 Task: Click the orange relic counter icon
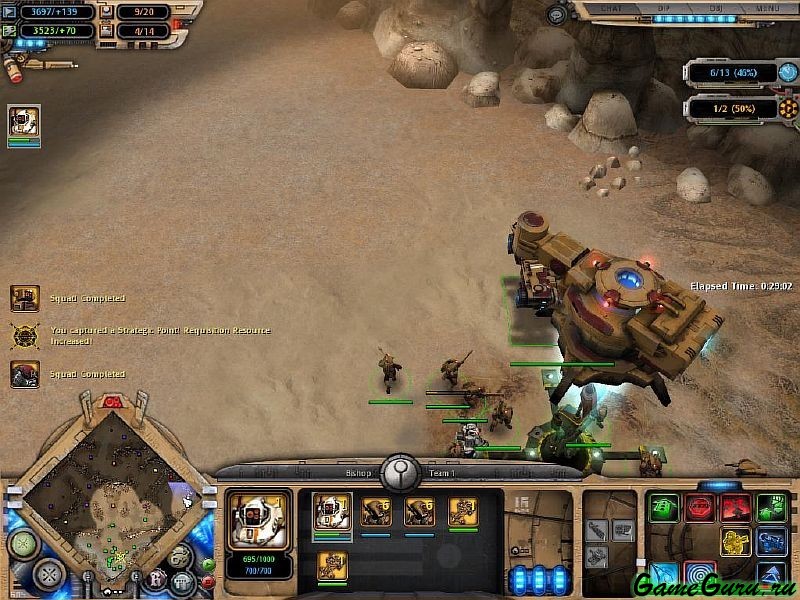click(x=789, y=108)
